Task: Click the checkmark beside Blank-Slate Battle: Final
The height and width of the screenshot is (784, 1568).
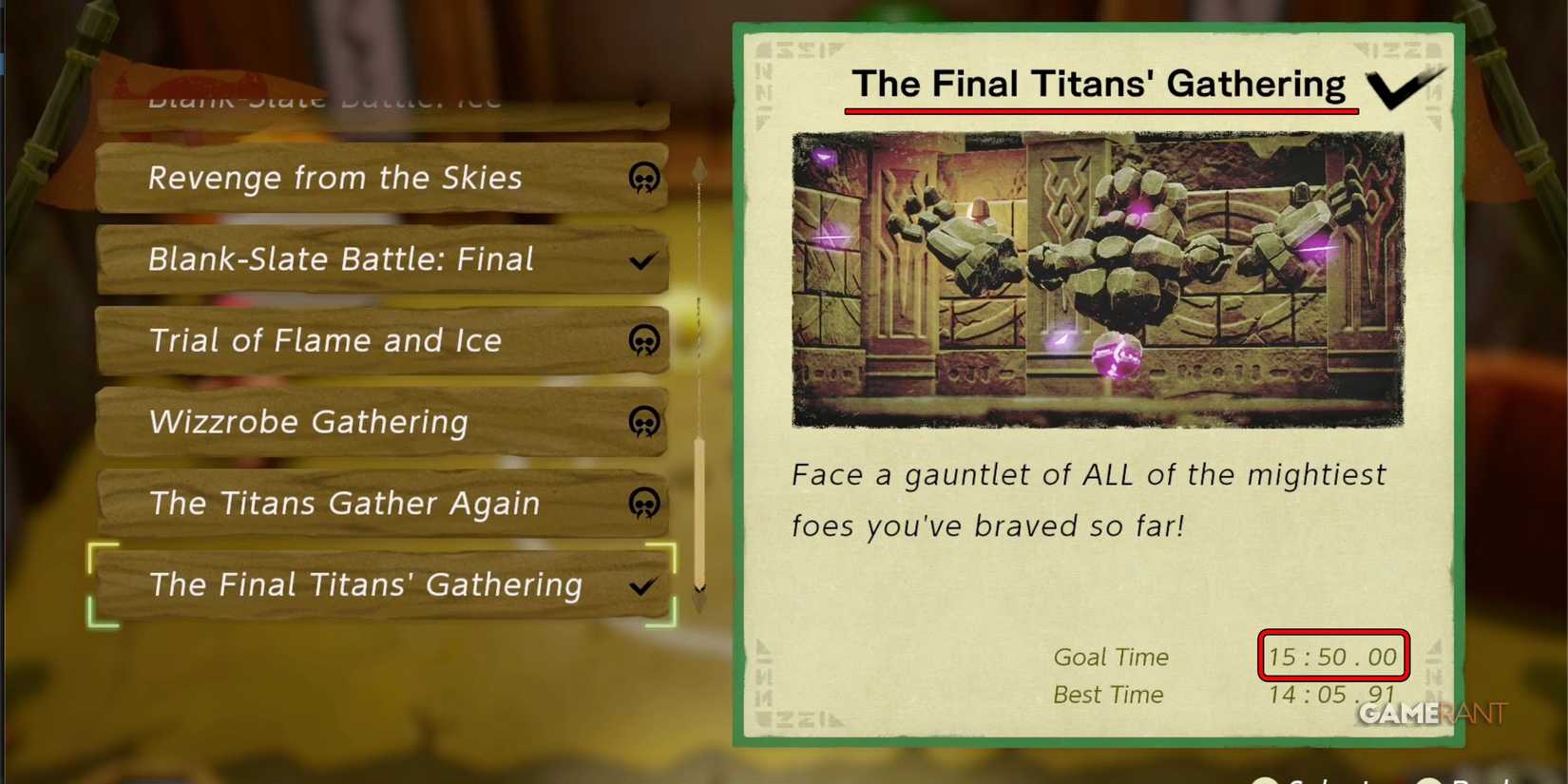Action: tap(643, 259)
